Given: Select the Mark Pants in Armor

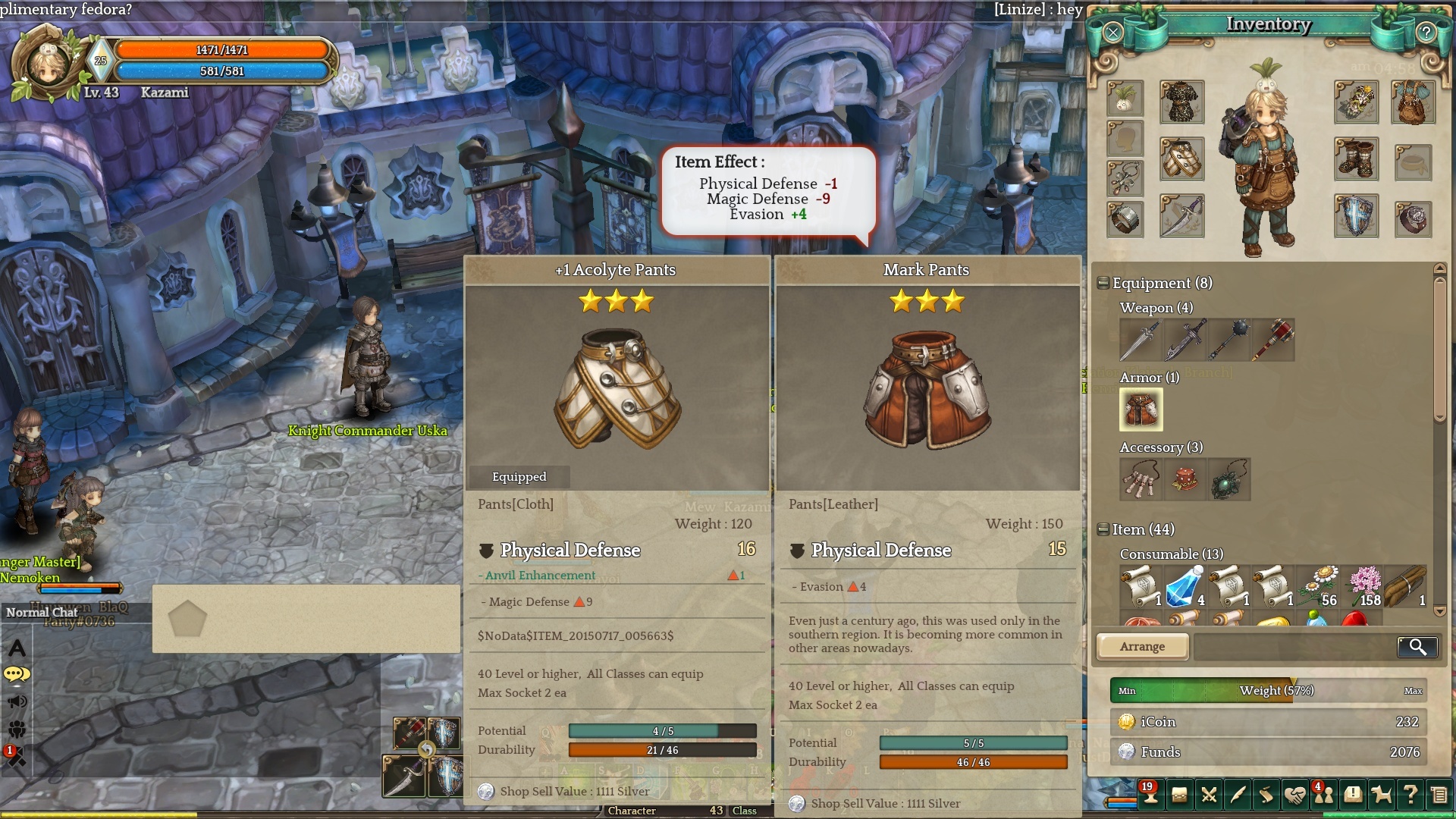Looking at the screenshot, I should (x=1141, y=409).
